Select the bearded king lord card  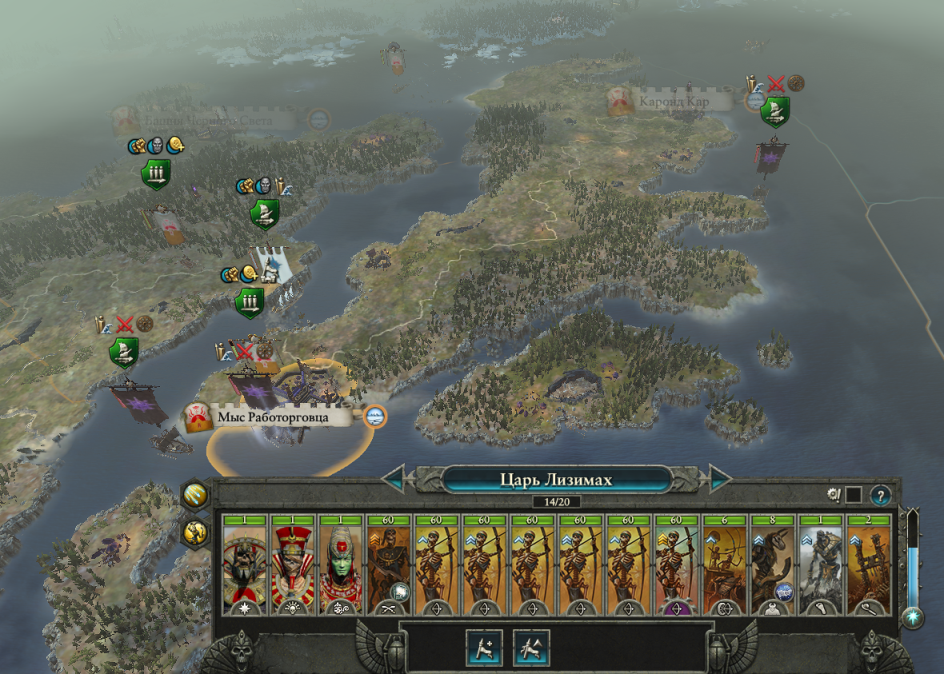pyautogui.click(x=244, y=565)
